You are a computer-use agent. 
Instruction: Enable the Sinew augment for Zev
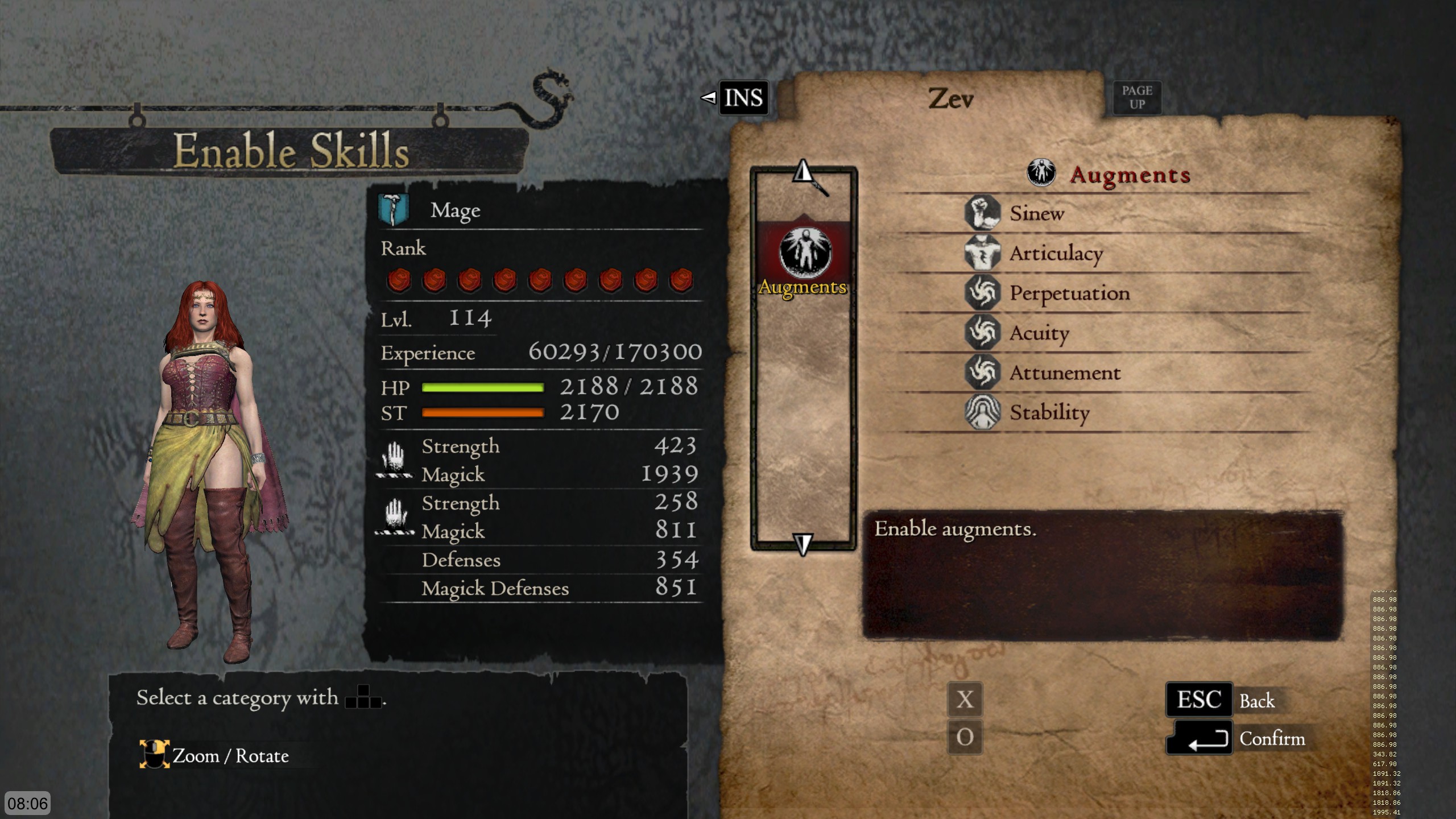pos(1036,214)
